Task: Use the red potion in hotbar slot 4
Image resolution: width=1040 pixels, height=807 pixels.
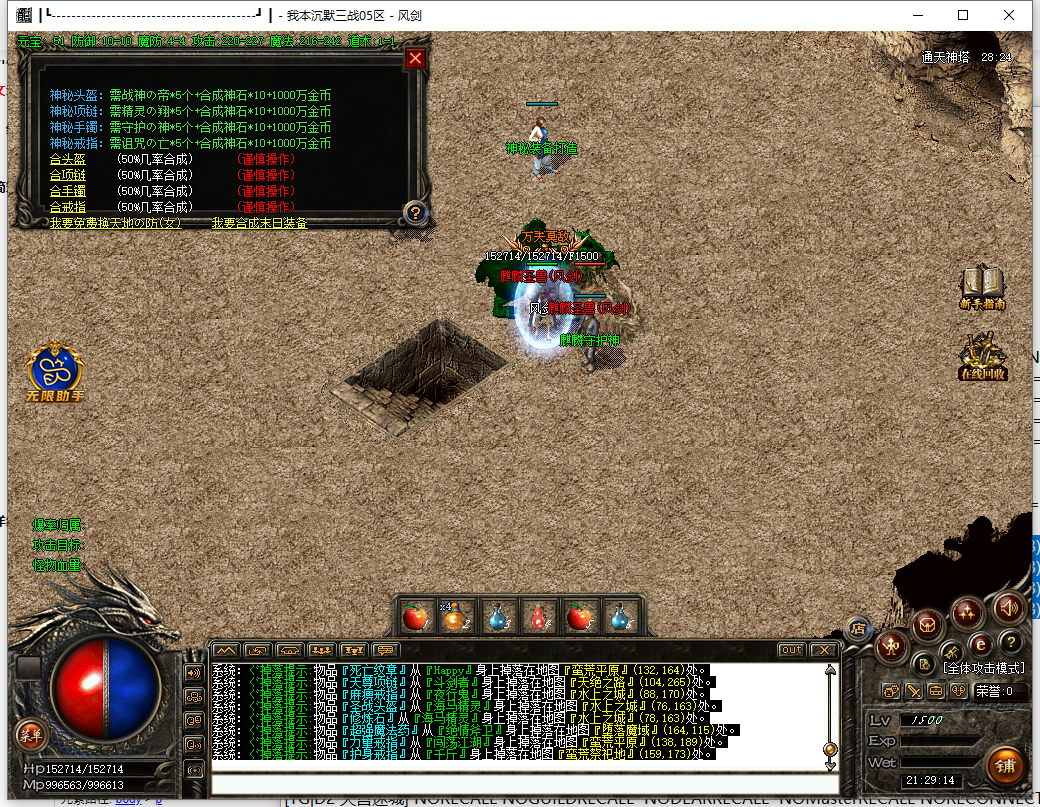Action: tap(538, 617)
